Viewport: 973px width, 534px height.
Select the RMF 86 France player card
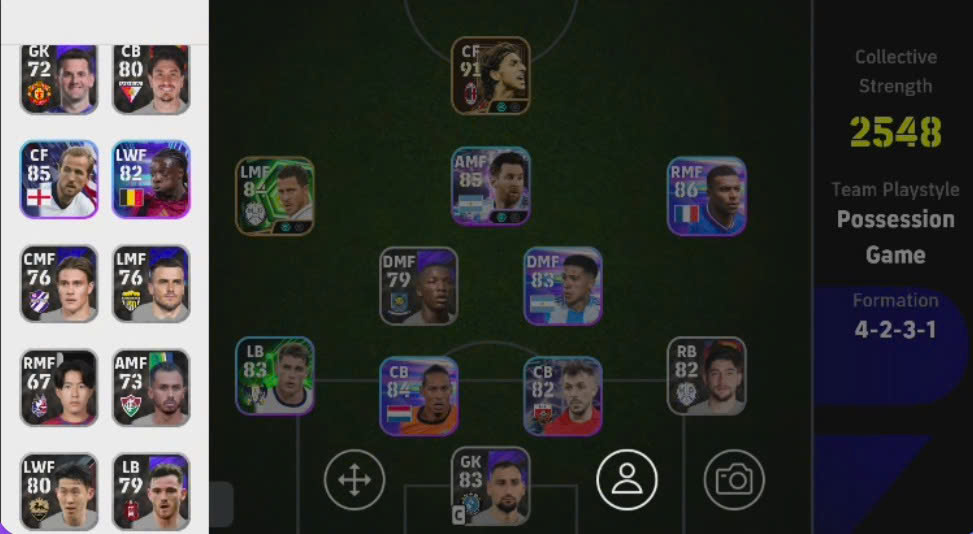pos(706,196)
